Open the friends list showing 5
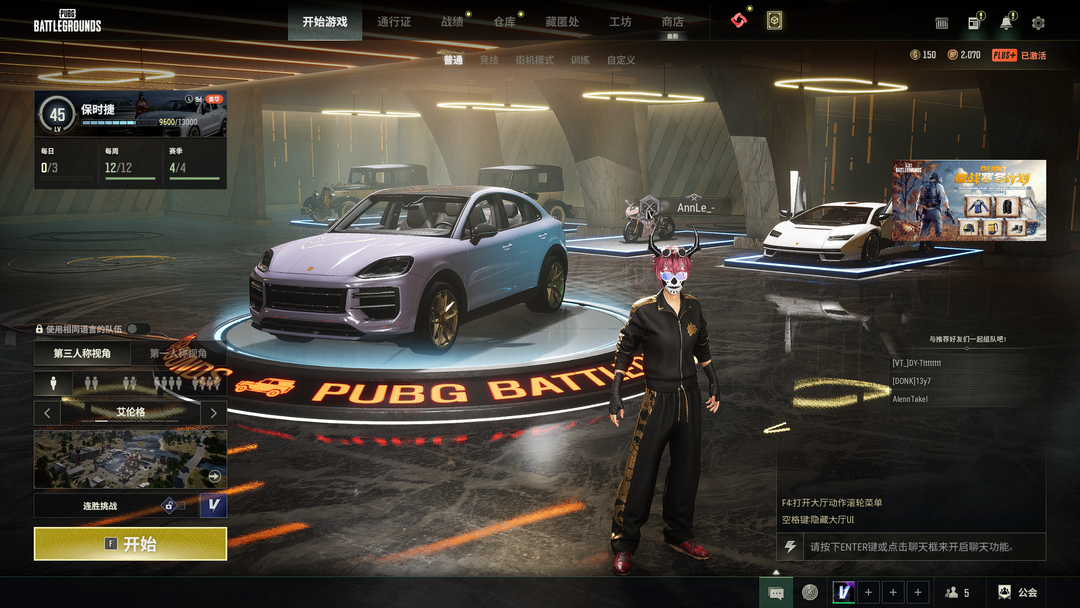Screen dimensions: 1080x608 point(957,592)
